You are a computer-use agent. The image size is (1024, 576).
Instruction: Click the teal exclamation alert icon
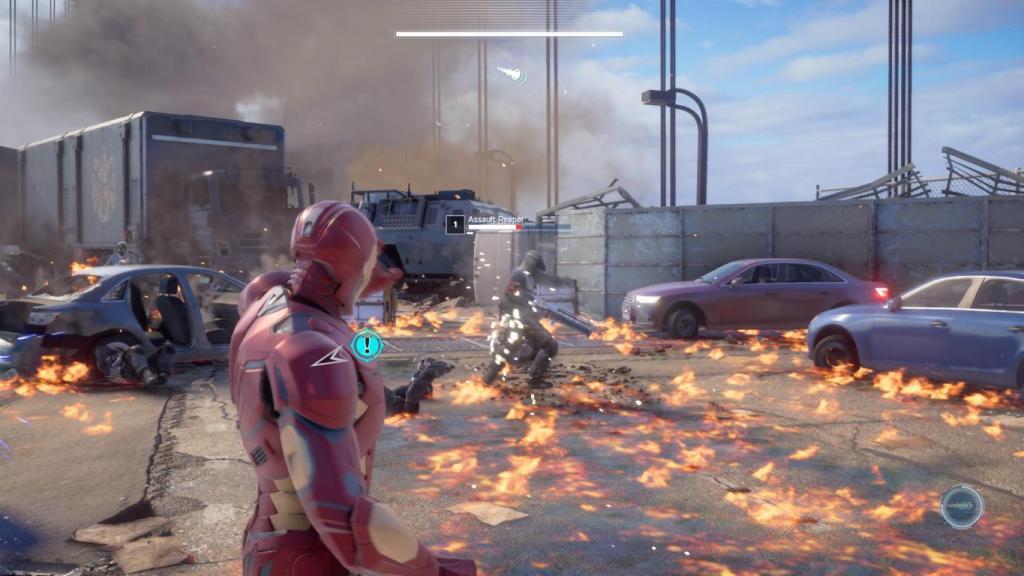click(367, 346)
